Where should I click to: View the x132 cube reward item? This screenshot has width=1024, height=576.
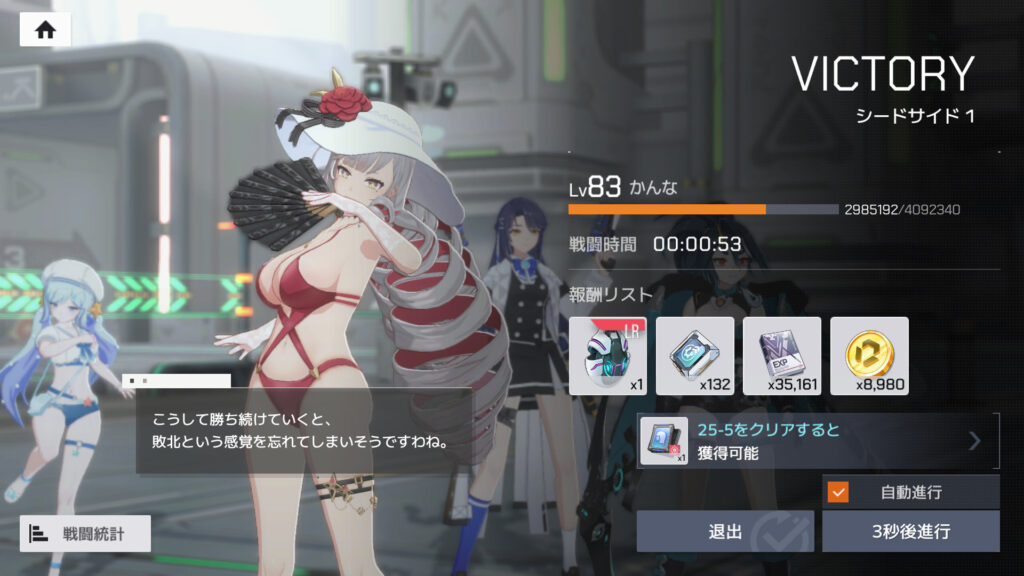pos(695,355)
